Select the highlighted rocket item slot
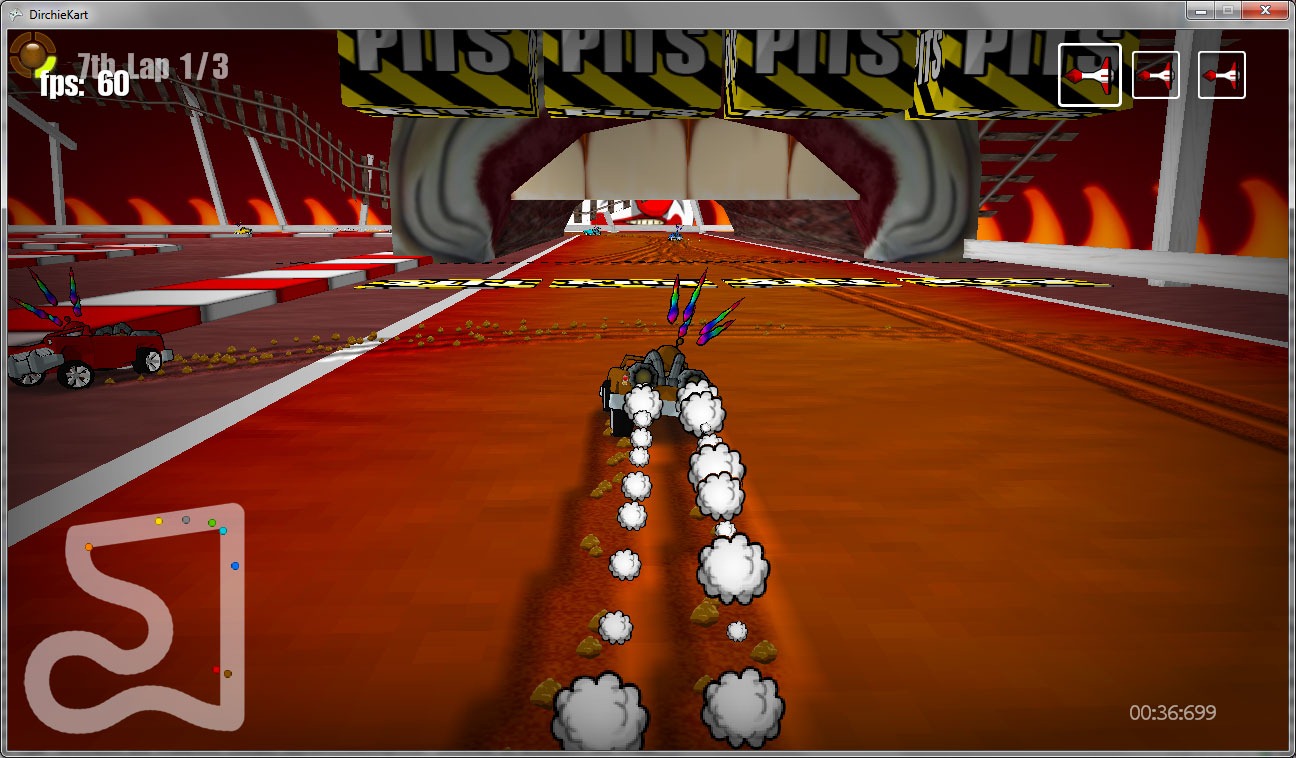 pyautogui.click(x=1089, y=75)
